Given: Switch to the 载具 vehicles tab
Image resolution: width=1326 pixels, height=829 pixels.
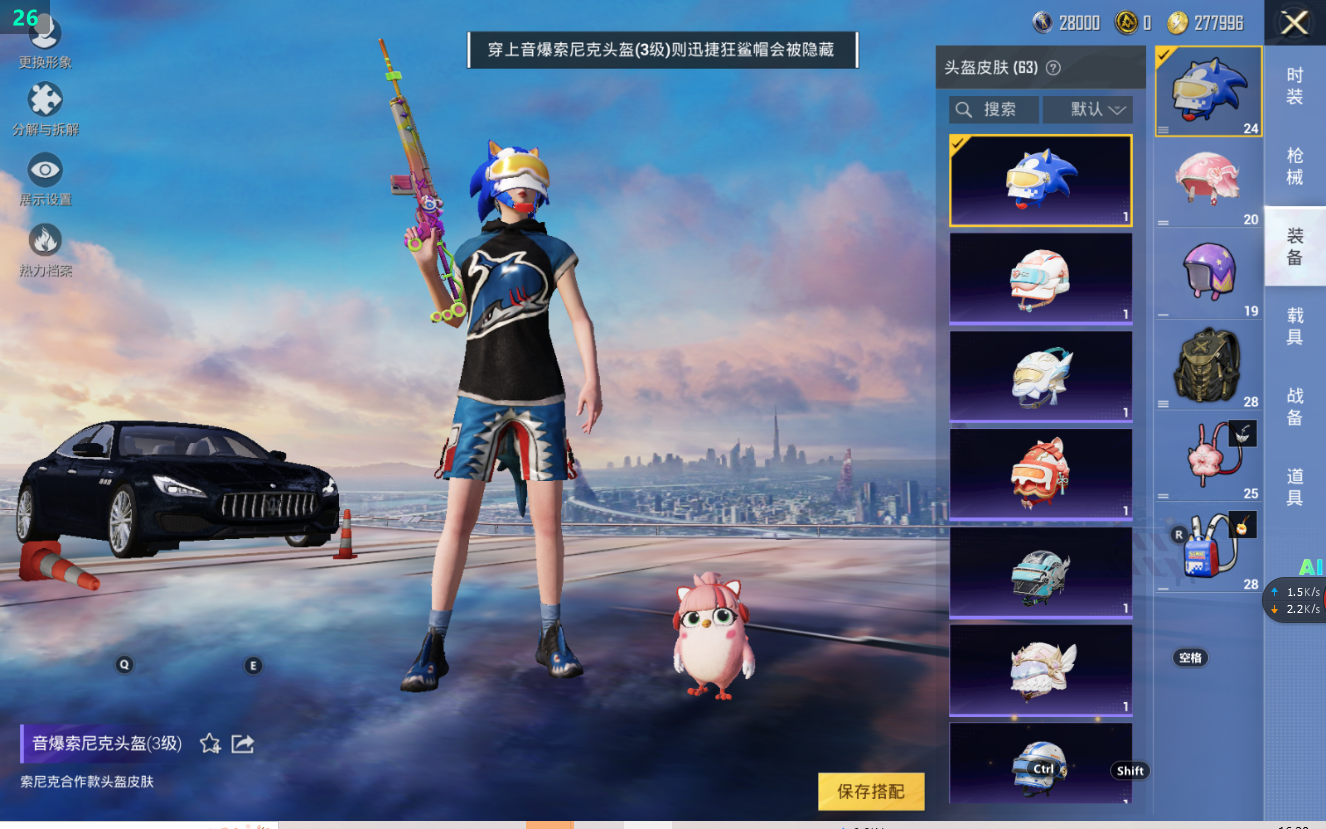Looking at the screenshot, I should [1294, 326].
